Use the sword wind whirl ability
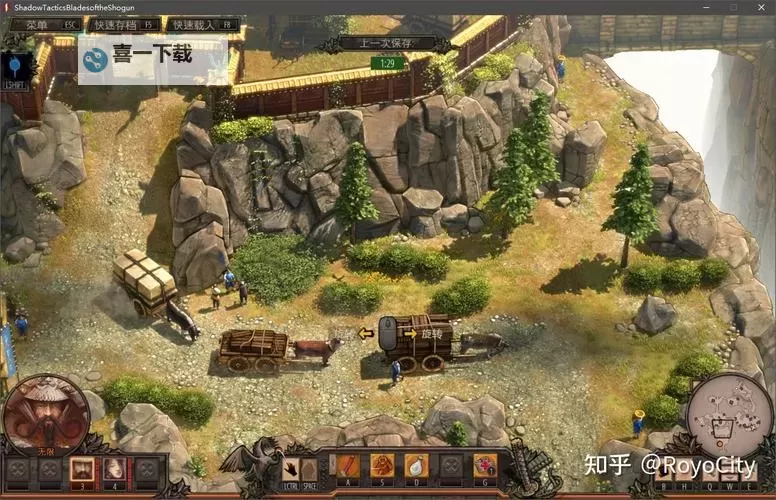 [381, 466]
